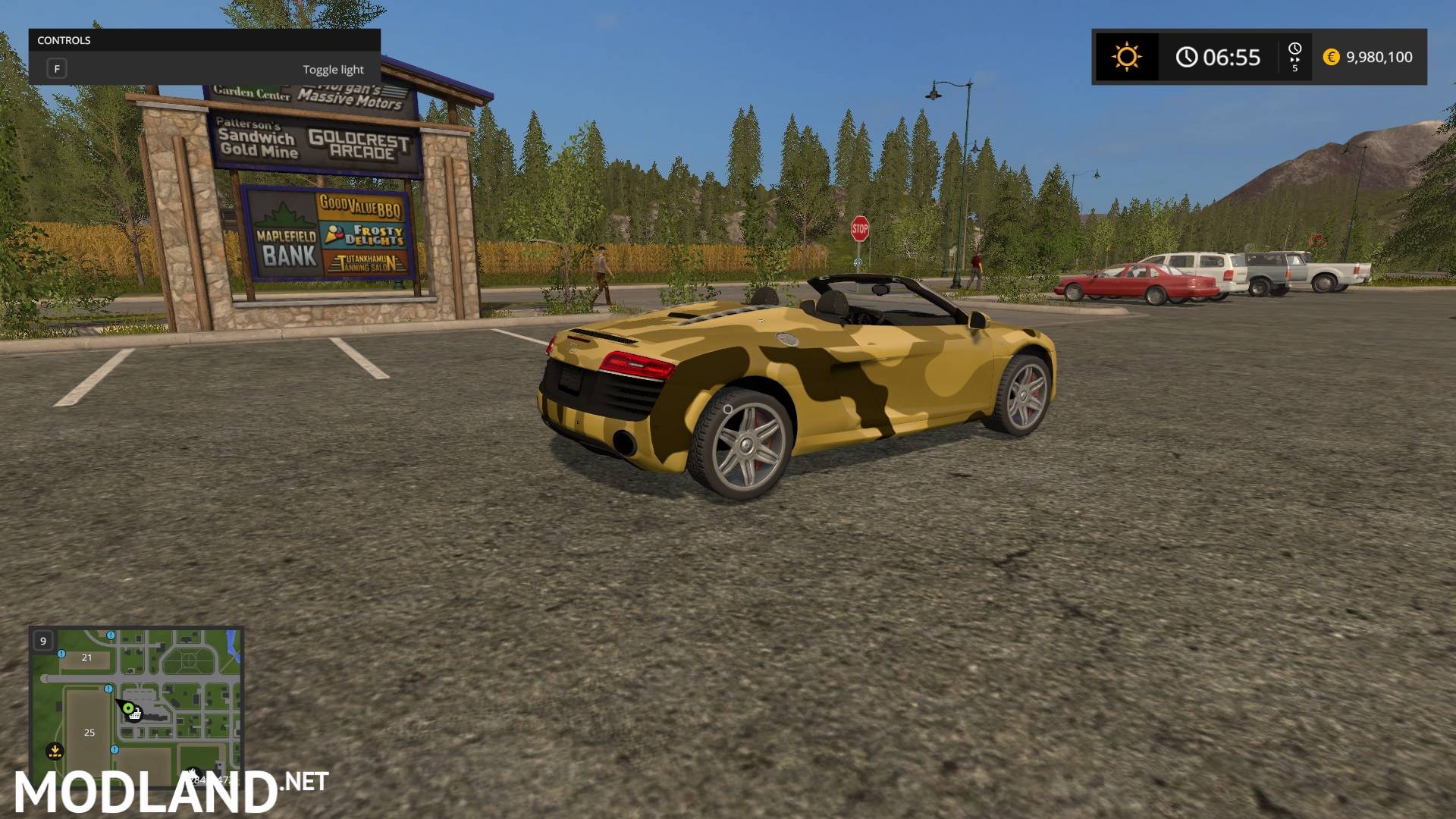Click the field 9 label on minimap corner

tap(43, 642)
